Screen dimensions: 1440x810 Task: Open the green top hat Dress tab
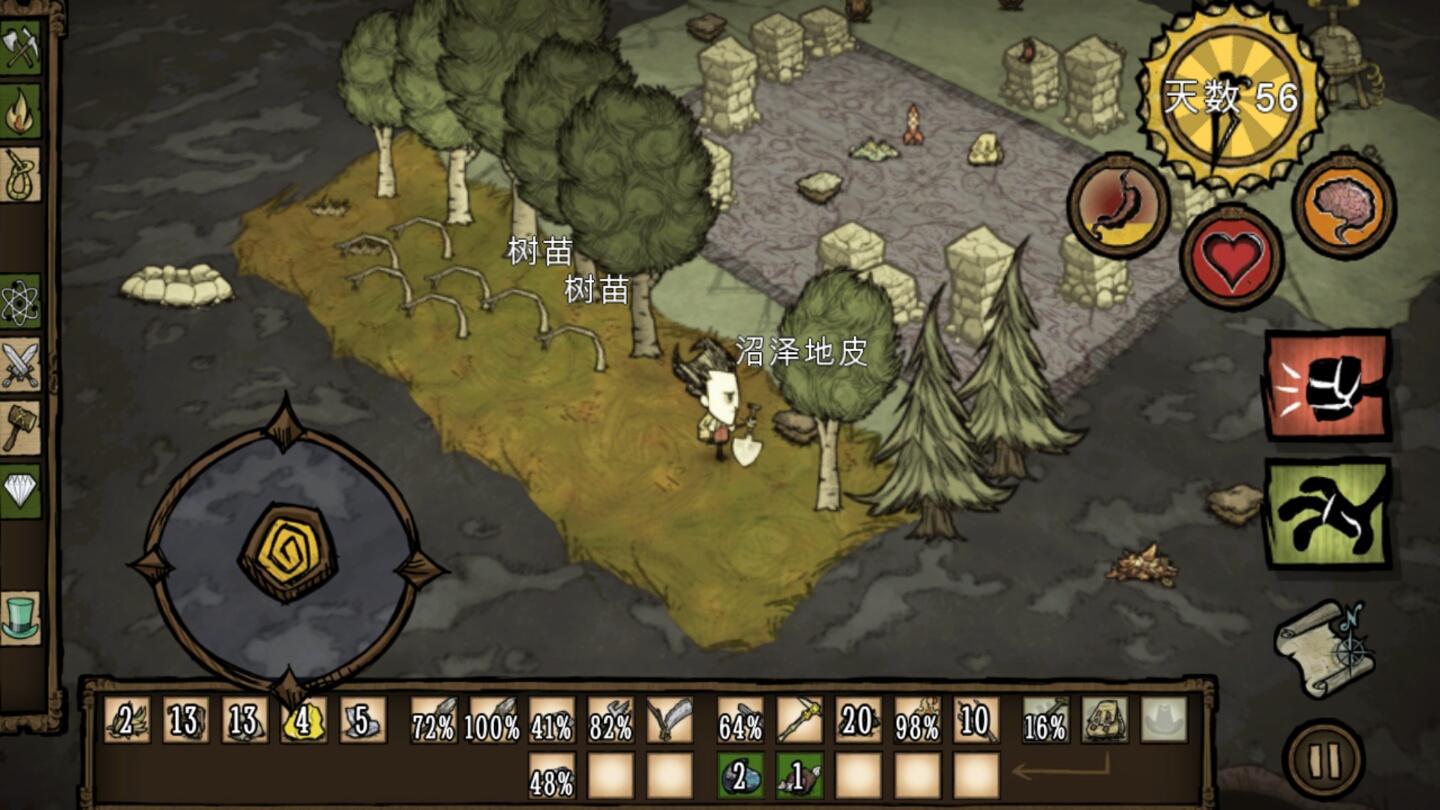pos(20,618)
